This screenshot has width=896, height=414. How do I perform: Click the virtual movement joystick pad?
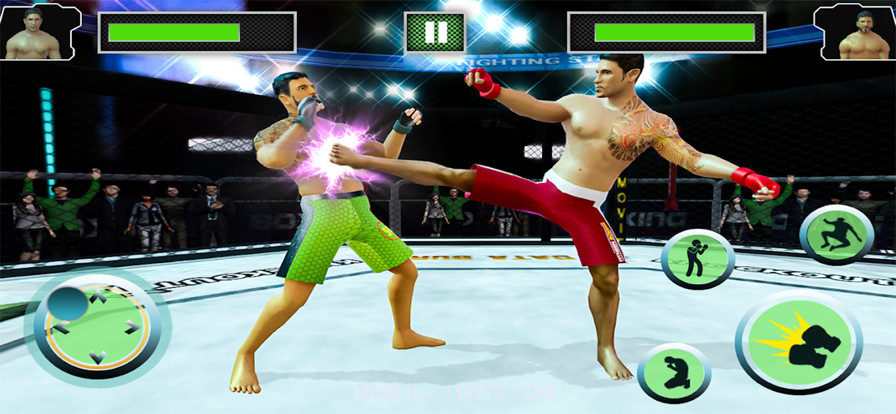(x=97, y=326)
